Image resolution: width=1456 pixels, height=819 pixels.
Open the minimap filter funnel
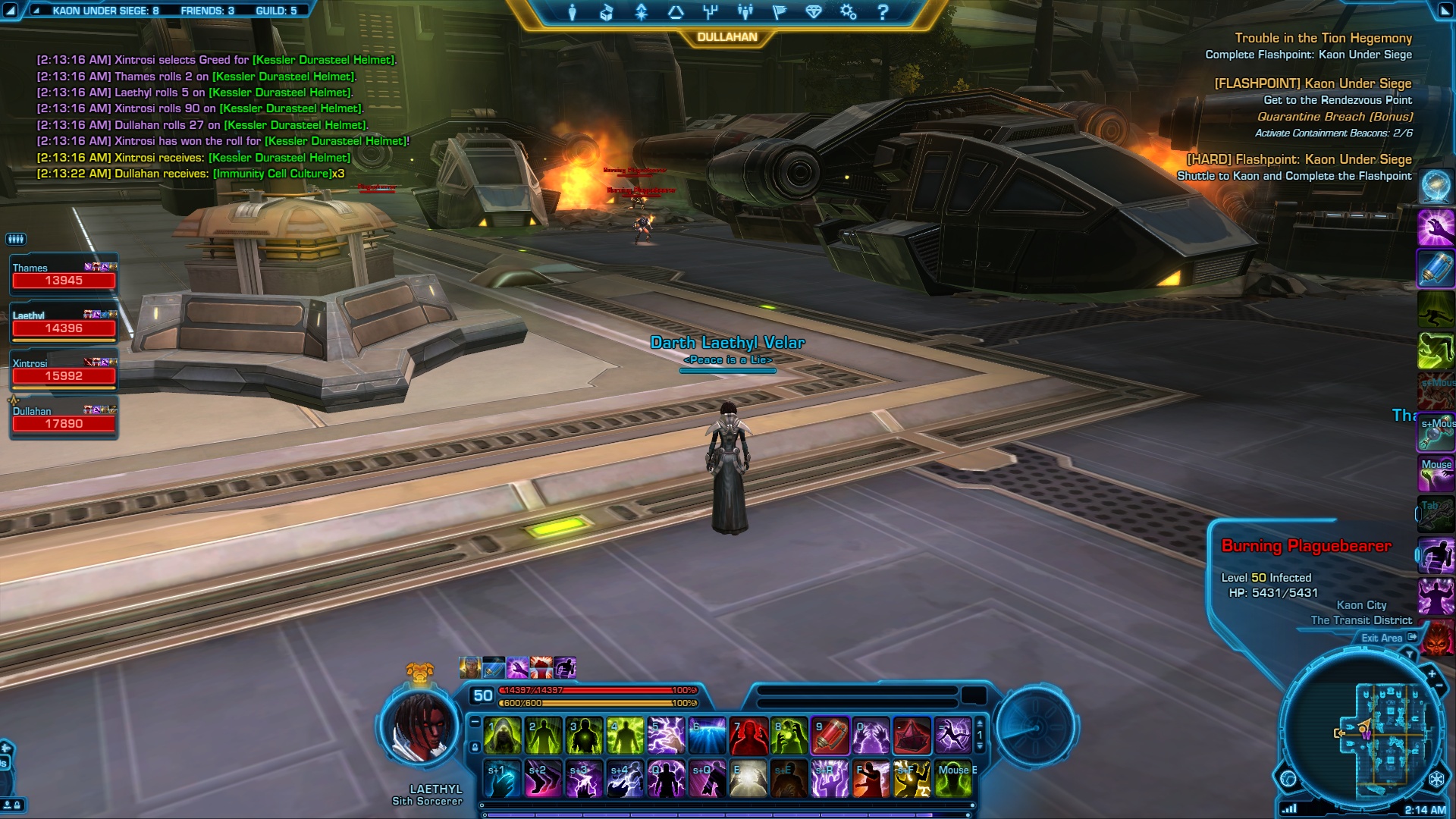(x=1410, y=654)
